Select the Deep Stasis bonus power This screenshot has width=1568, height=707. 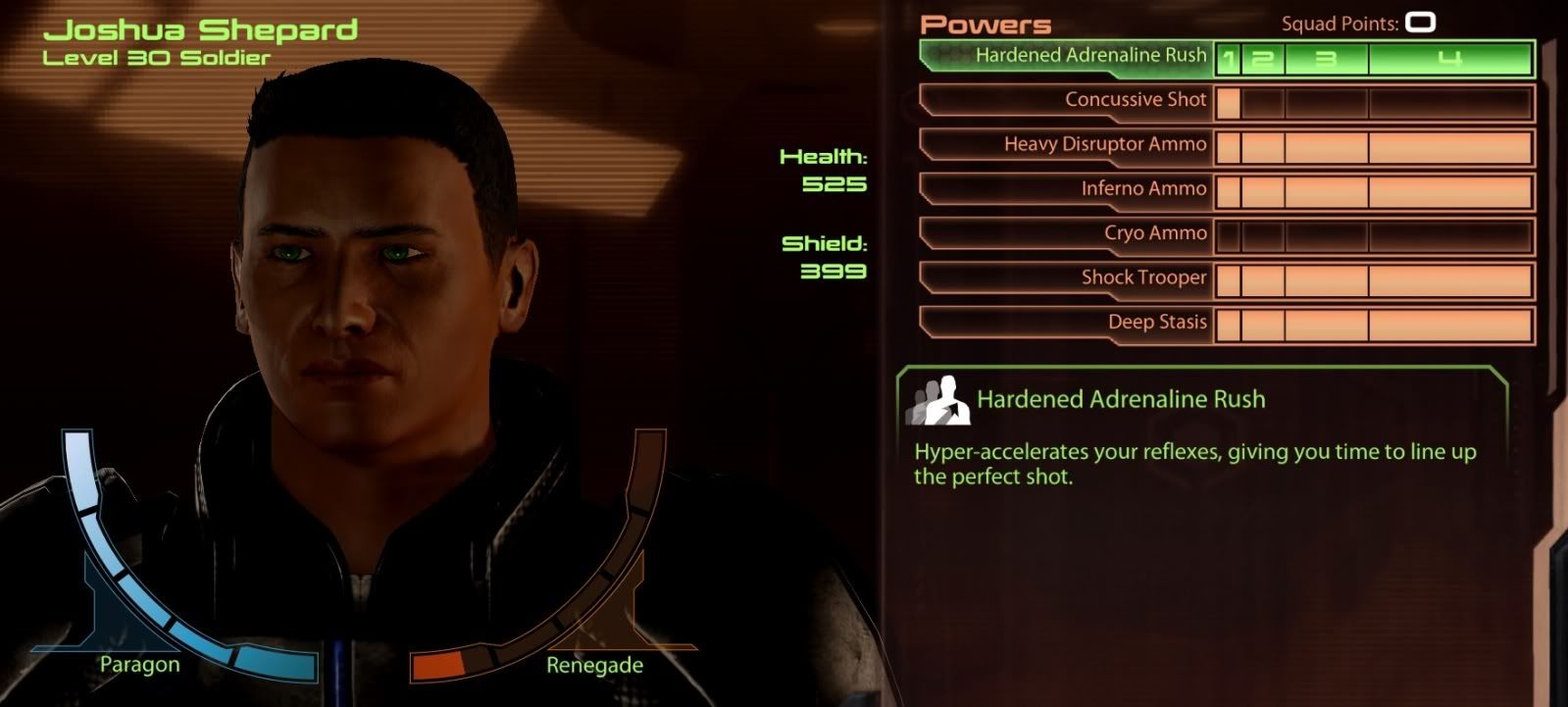[x=1156, y=323]
